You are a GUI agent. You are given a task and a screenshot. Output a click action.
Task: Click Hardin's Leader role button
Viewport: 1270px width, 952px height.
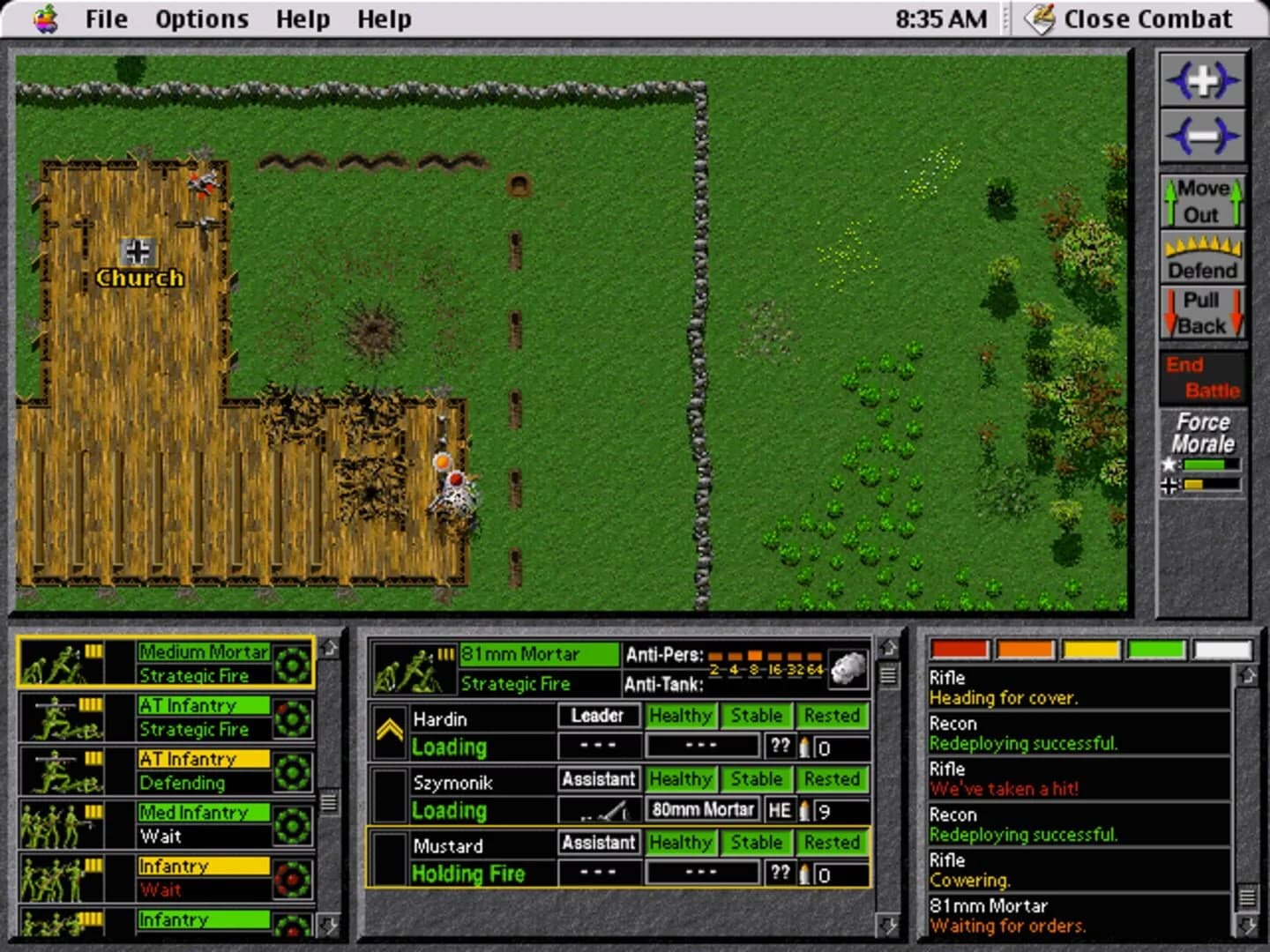tap(598, 716)
